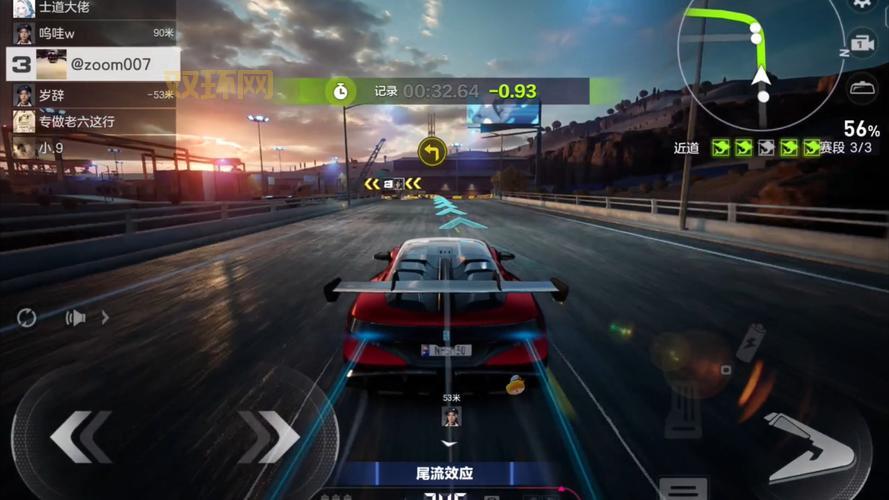Select player 小.9 in the ranking list
Screen dimensions: 889x500
[x=90, y=148]
